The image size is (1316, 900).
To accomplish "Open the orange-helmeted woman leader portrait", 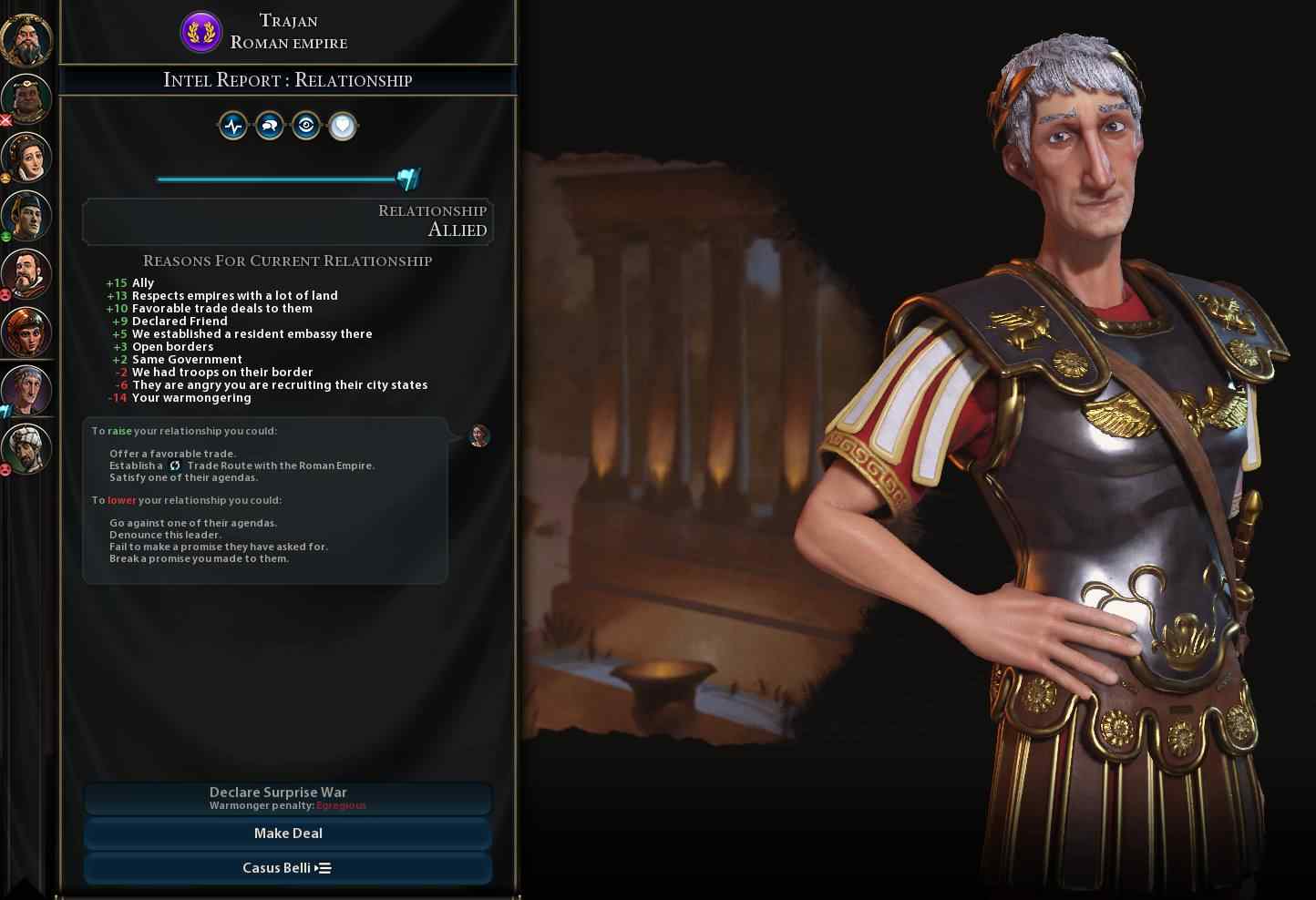I will point(26,331).
